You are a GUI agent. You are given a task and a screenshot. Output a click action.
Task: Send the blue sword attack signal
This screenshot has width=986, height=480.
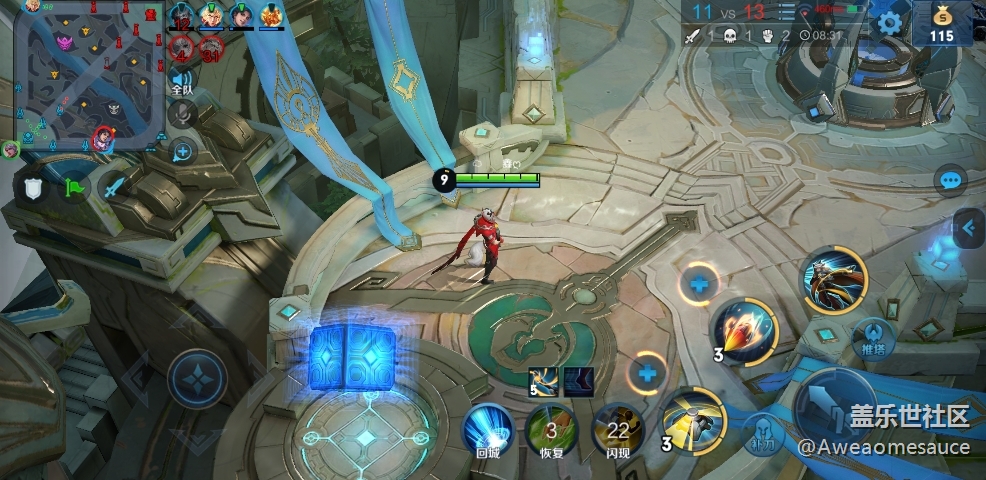[115, 188]
